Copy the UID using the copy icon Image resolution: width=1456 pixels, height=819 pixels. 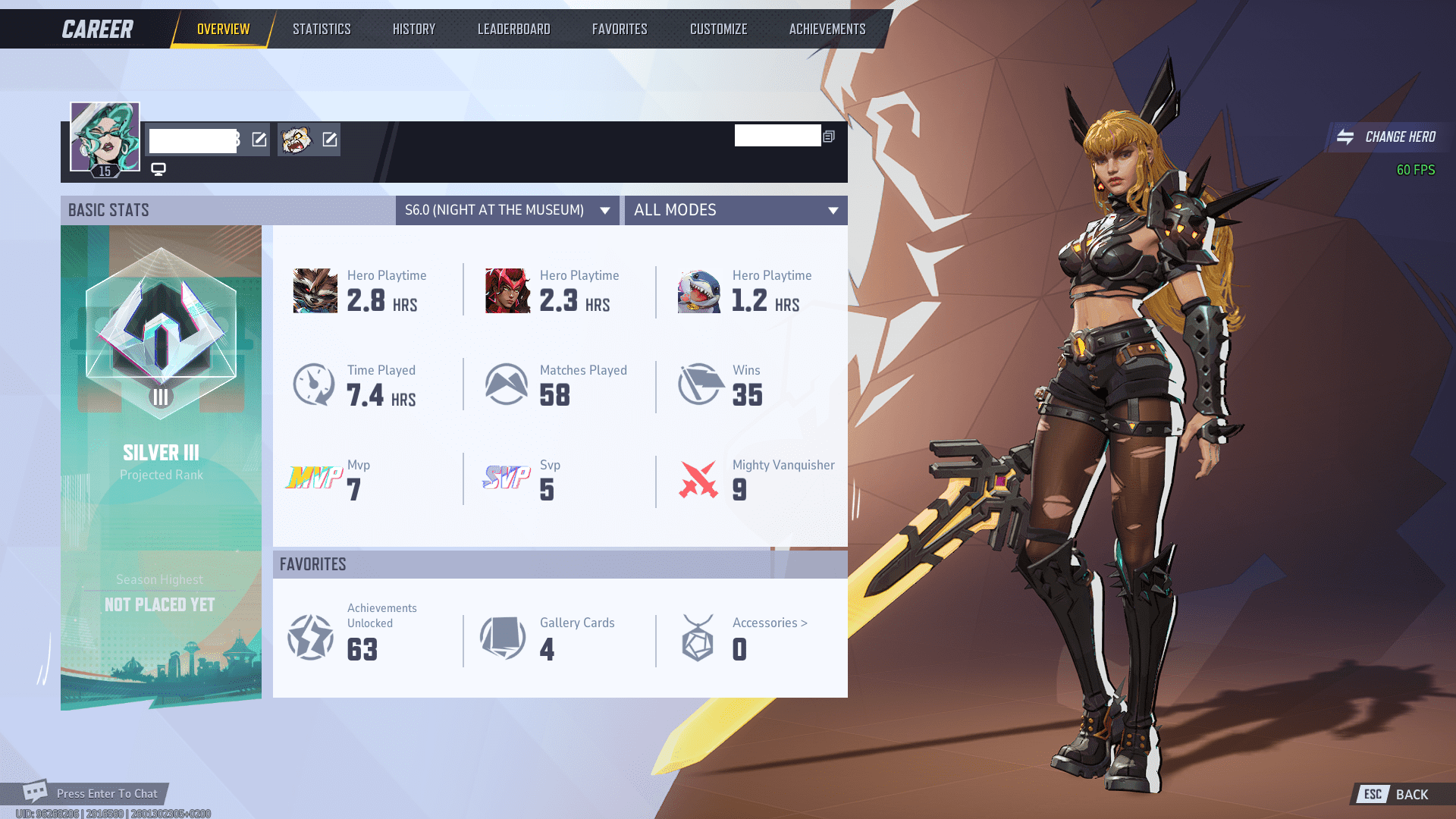click(x=828, y=136)
